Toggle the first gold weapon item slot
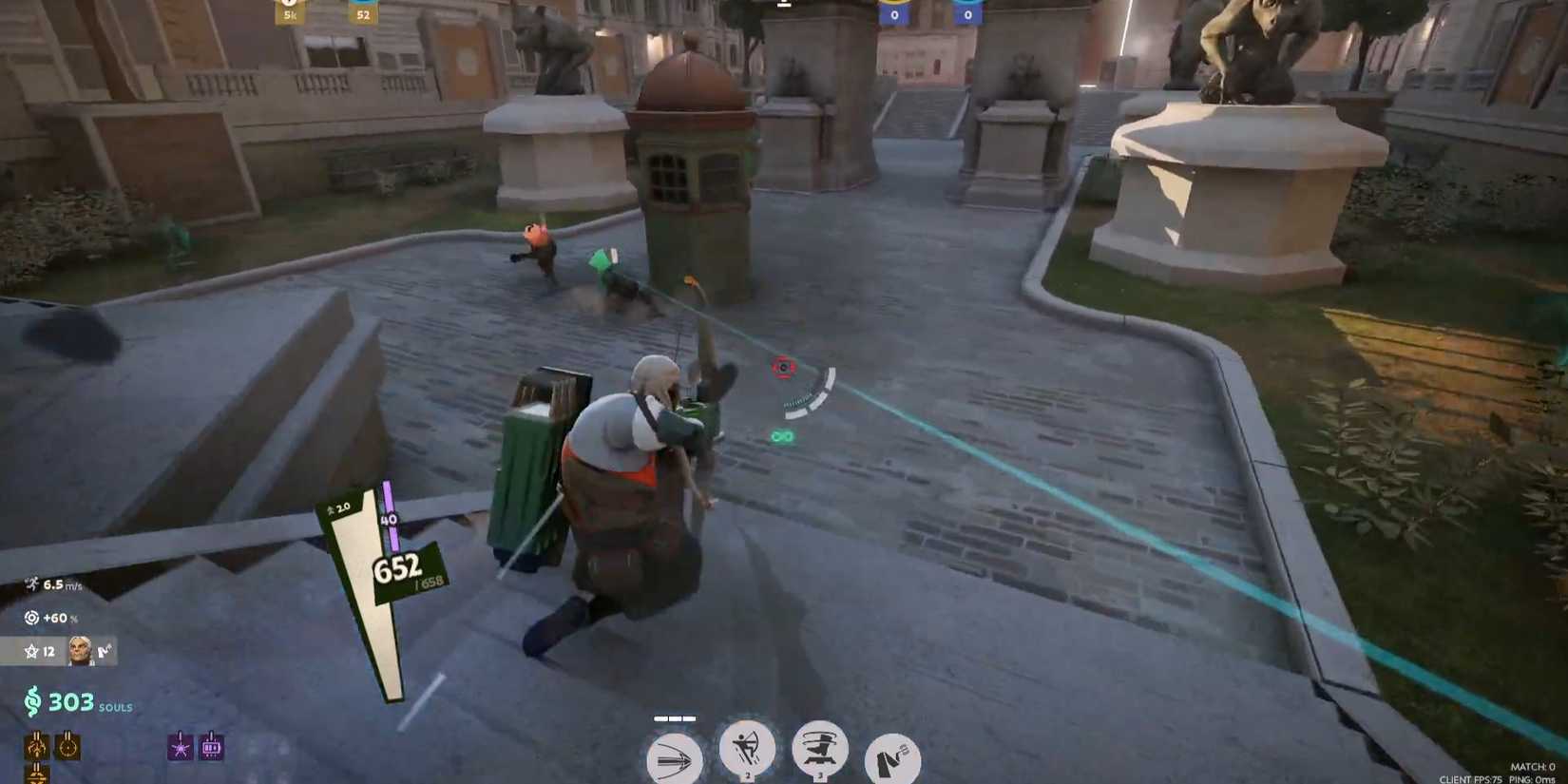This screenshot has height=784, width=1568. coord(38,746)
